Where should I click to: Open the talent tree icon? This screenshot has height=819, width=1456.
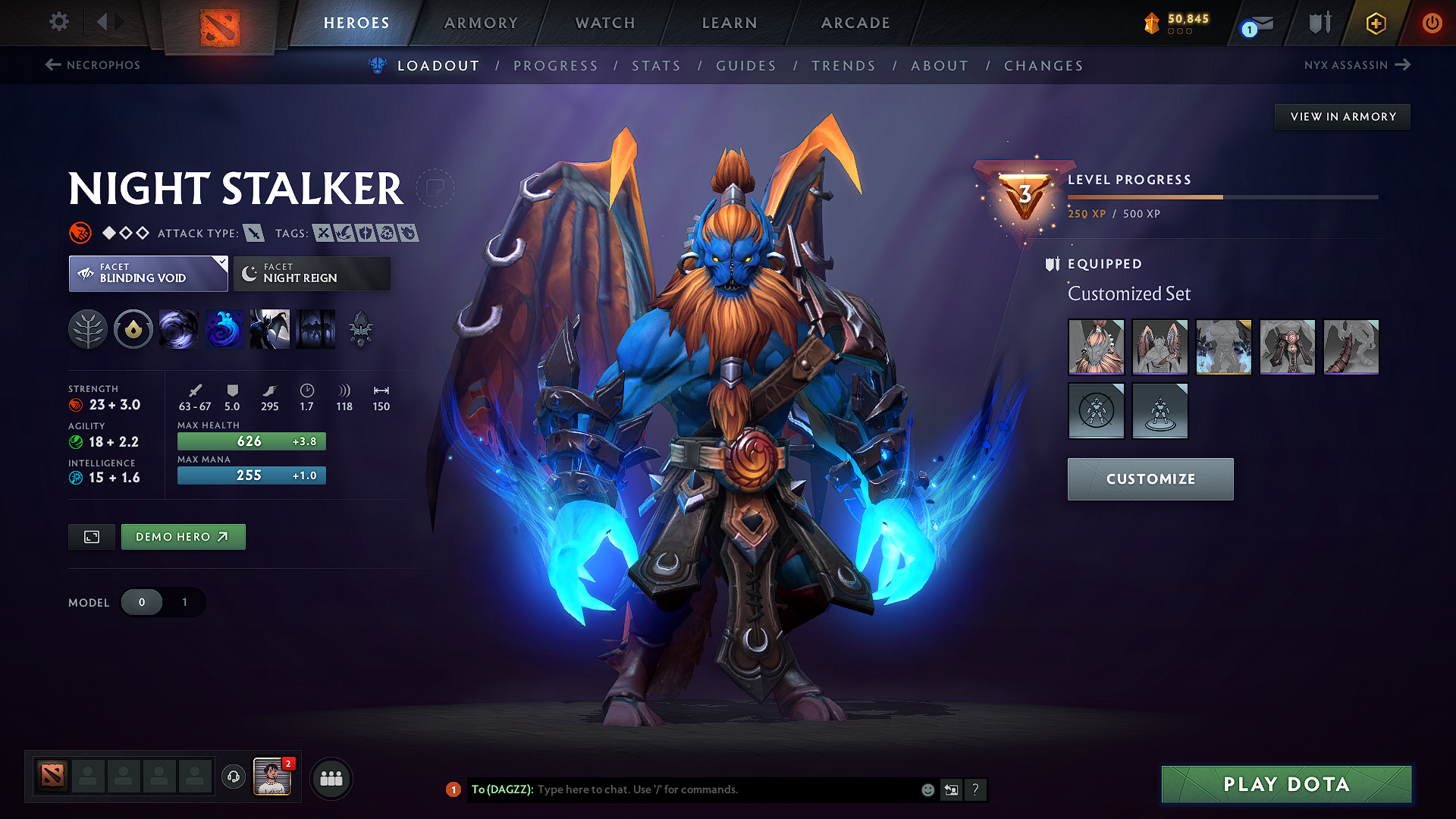88,329
